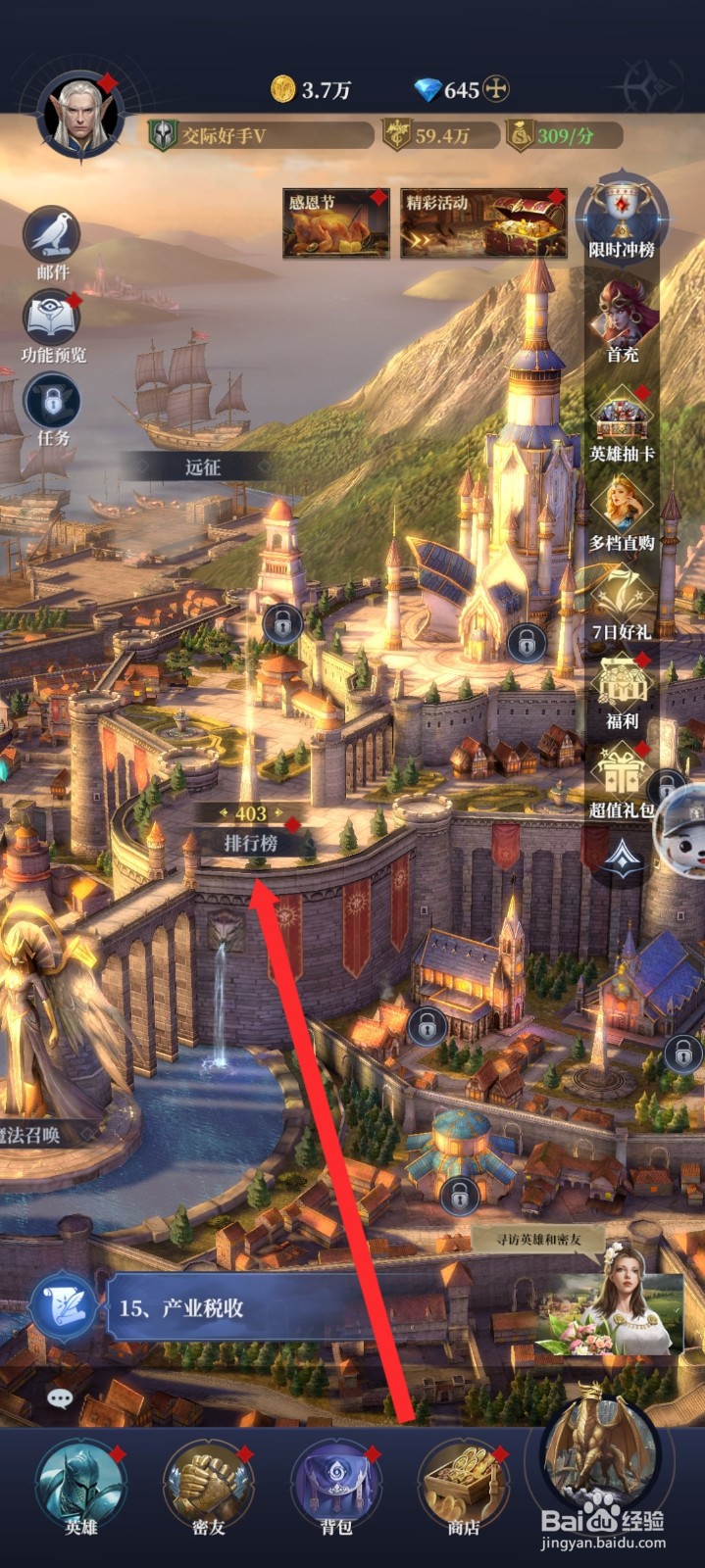Open the 邮件 mail icon
This screenshot has width=705, height=1568.
52,235
